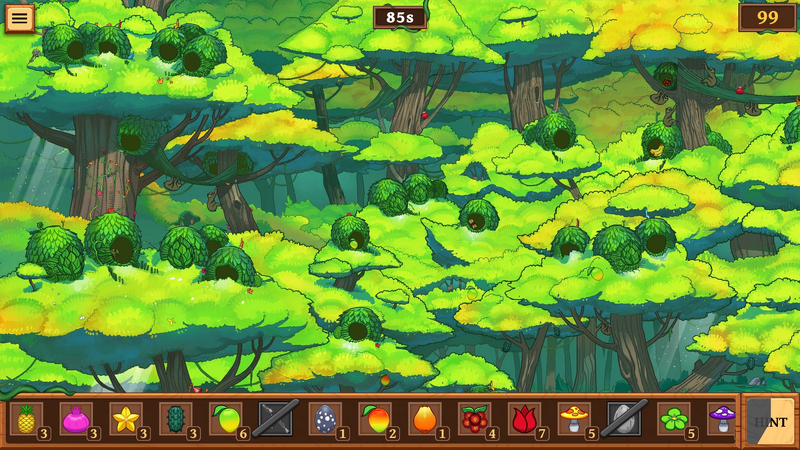Select the purple mushroom slot
This screenshot has height=450, width=800.
tap(722, 419)
